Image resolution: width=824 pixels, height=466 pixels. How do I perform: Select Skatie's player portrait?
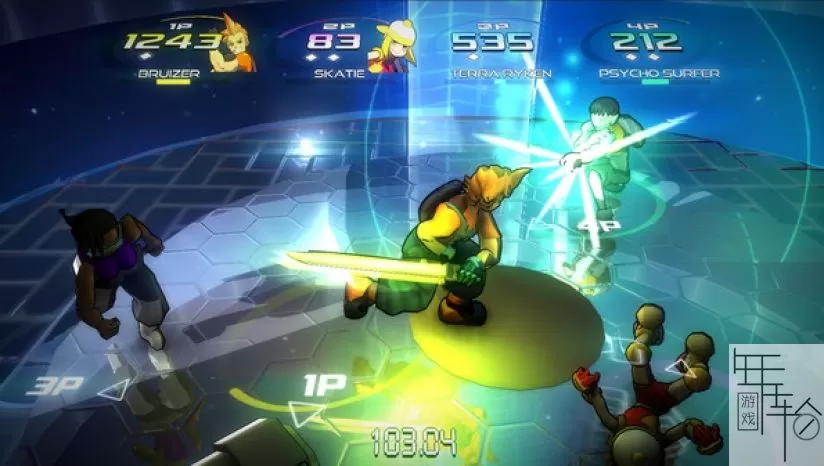391,45
